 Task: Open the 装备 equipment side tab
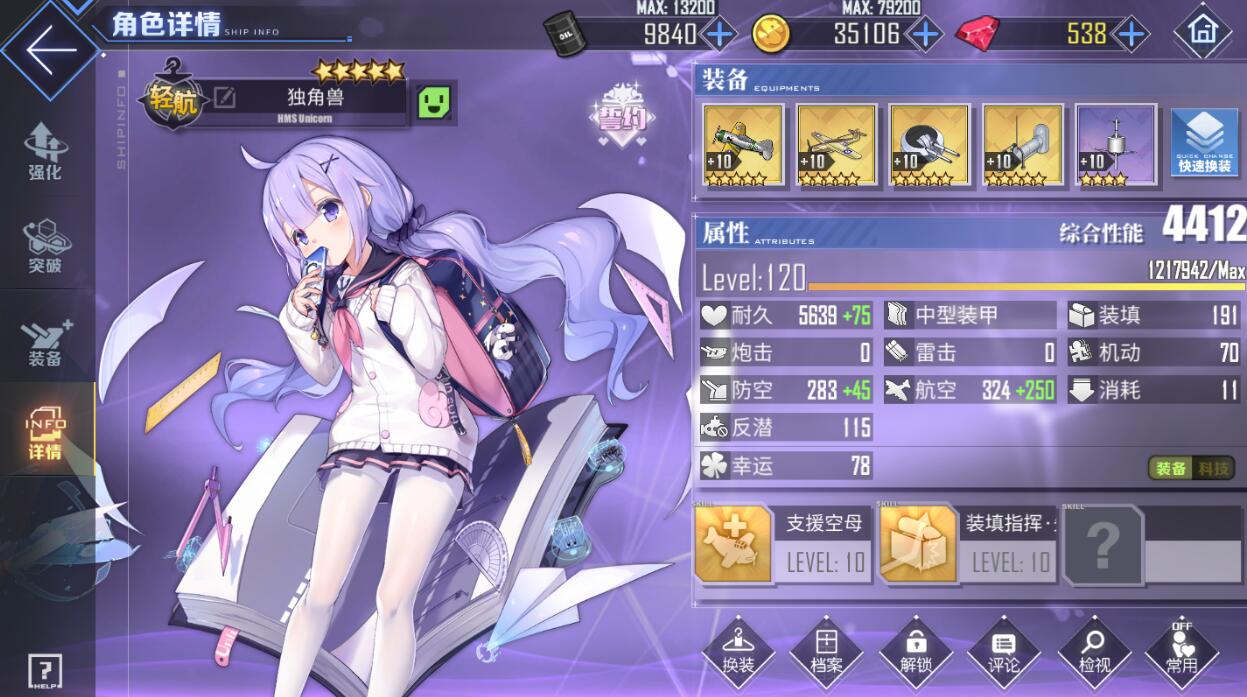click(x=45, y=342)
